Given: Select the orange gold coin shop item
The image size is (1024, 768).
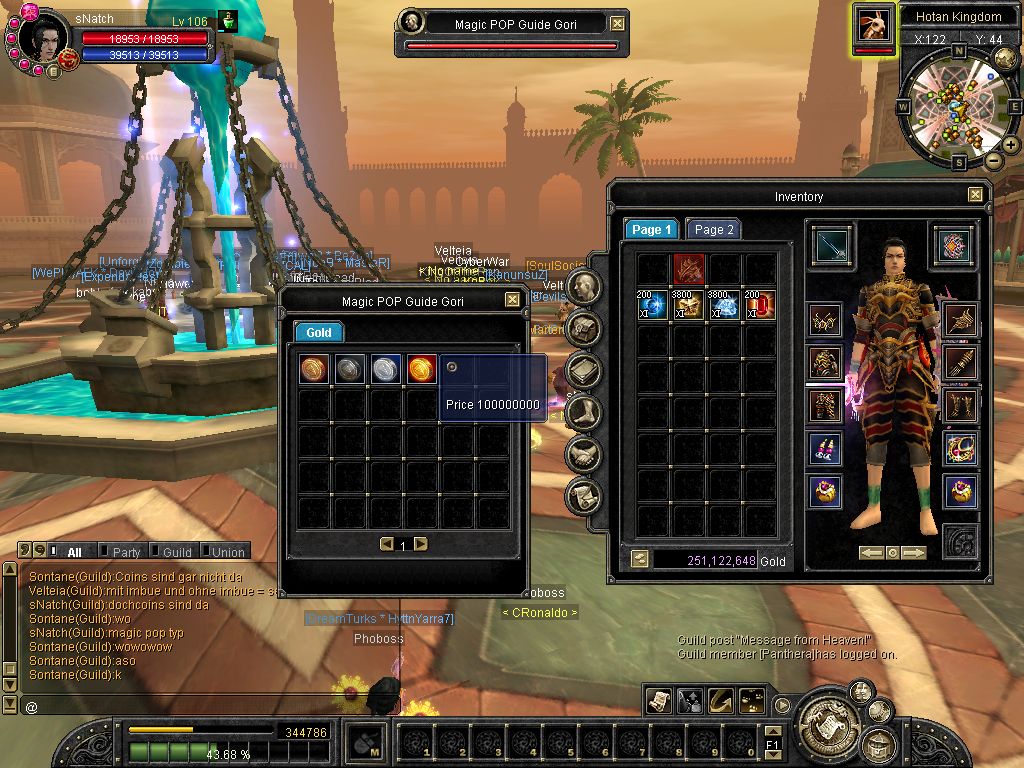Looking at the screenshot, I should click(421, 370).
